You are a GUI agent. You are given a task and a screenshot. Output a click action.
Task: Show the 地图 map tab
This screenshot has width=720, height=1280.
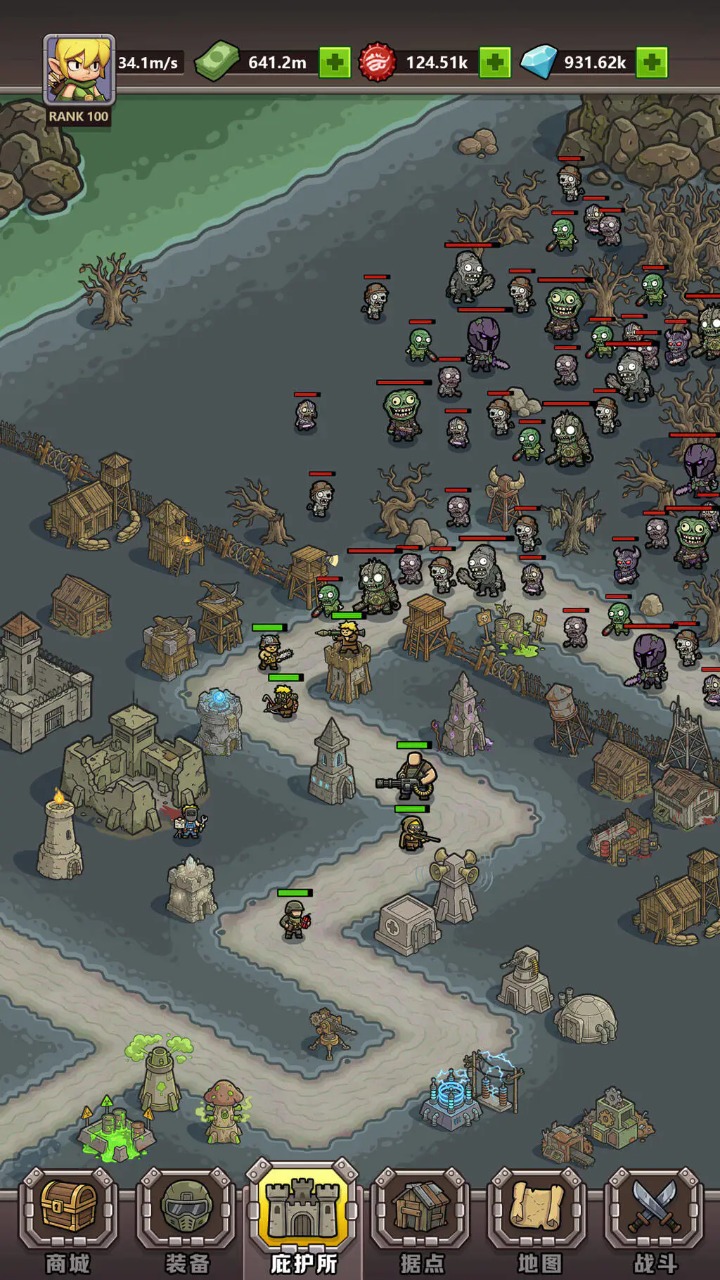tap(538, 1220)
